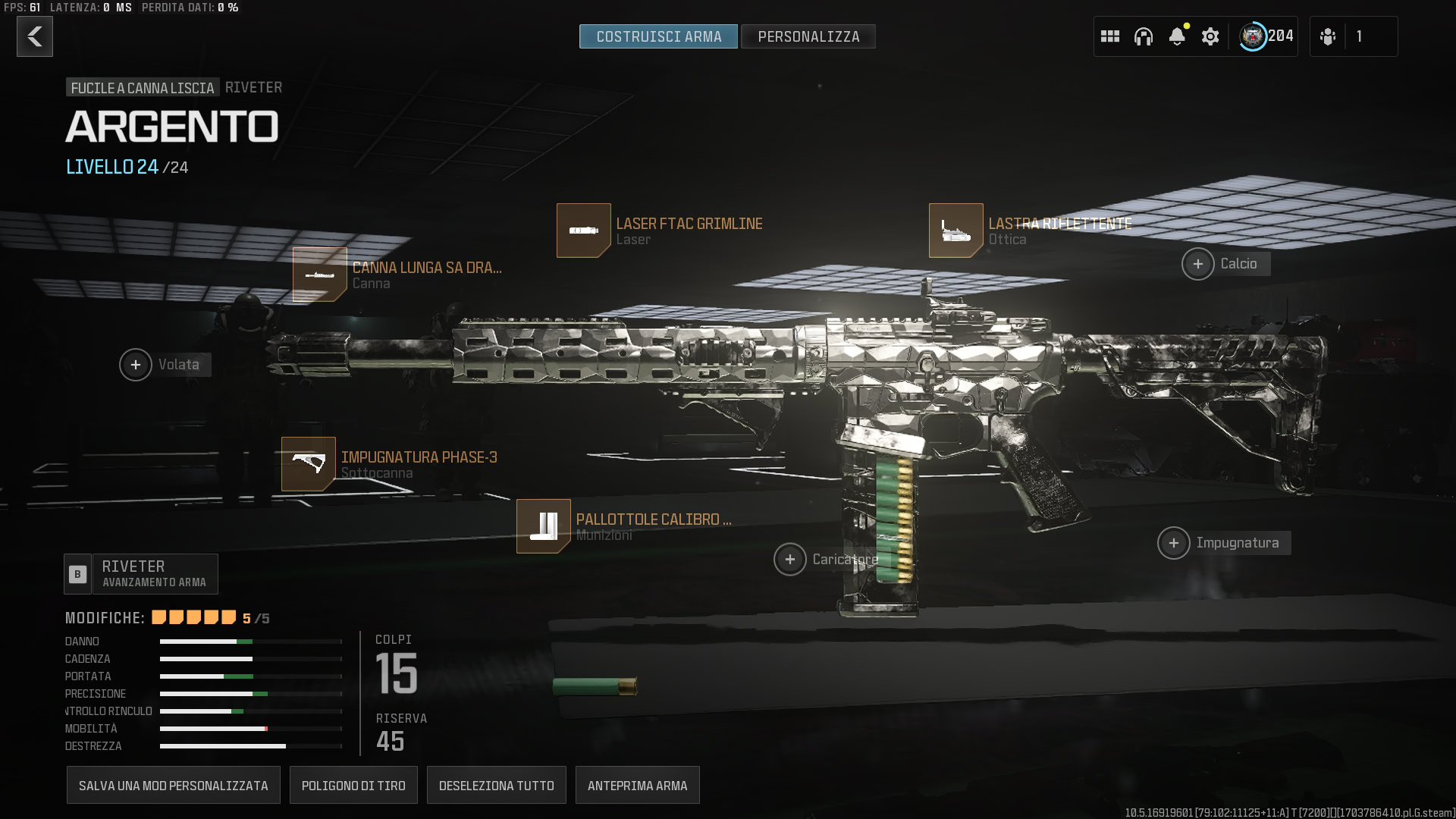Choose the Laser FTAC Grimline slot

tap(584, 231)
